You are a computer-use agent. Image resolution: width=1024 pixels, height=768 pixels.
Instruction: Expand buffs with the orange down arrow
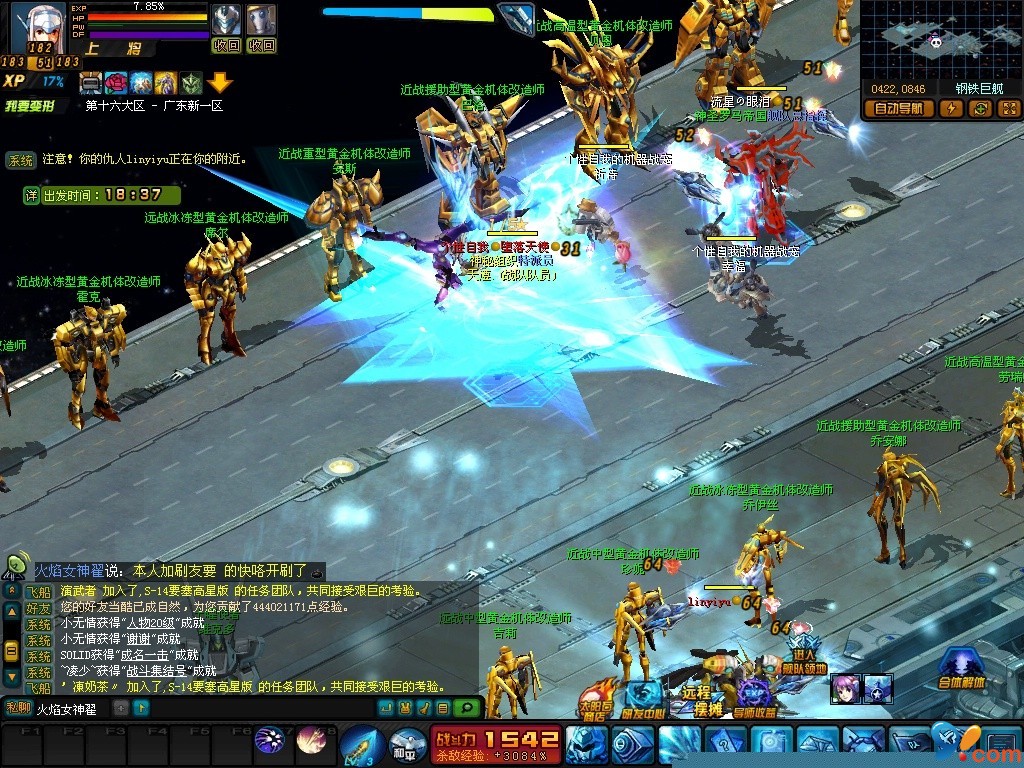point(220,84)
